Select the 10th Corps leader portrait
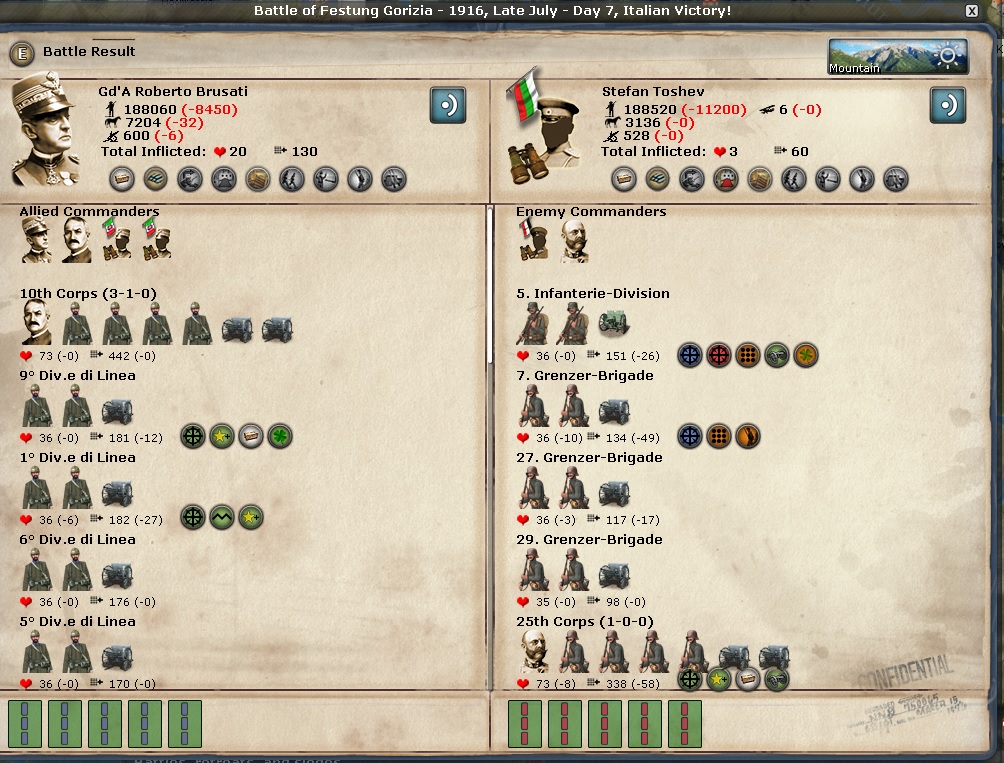The width and height of the screenshot is (1004, 763). click(x=38, y=322)
